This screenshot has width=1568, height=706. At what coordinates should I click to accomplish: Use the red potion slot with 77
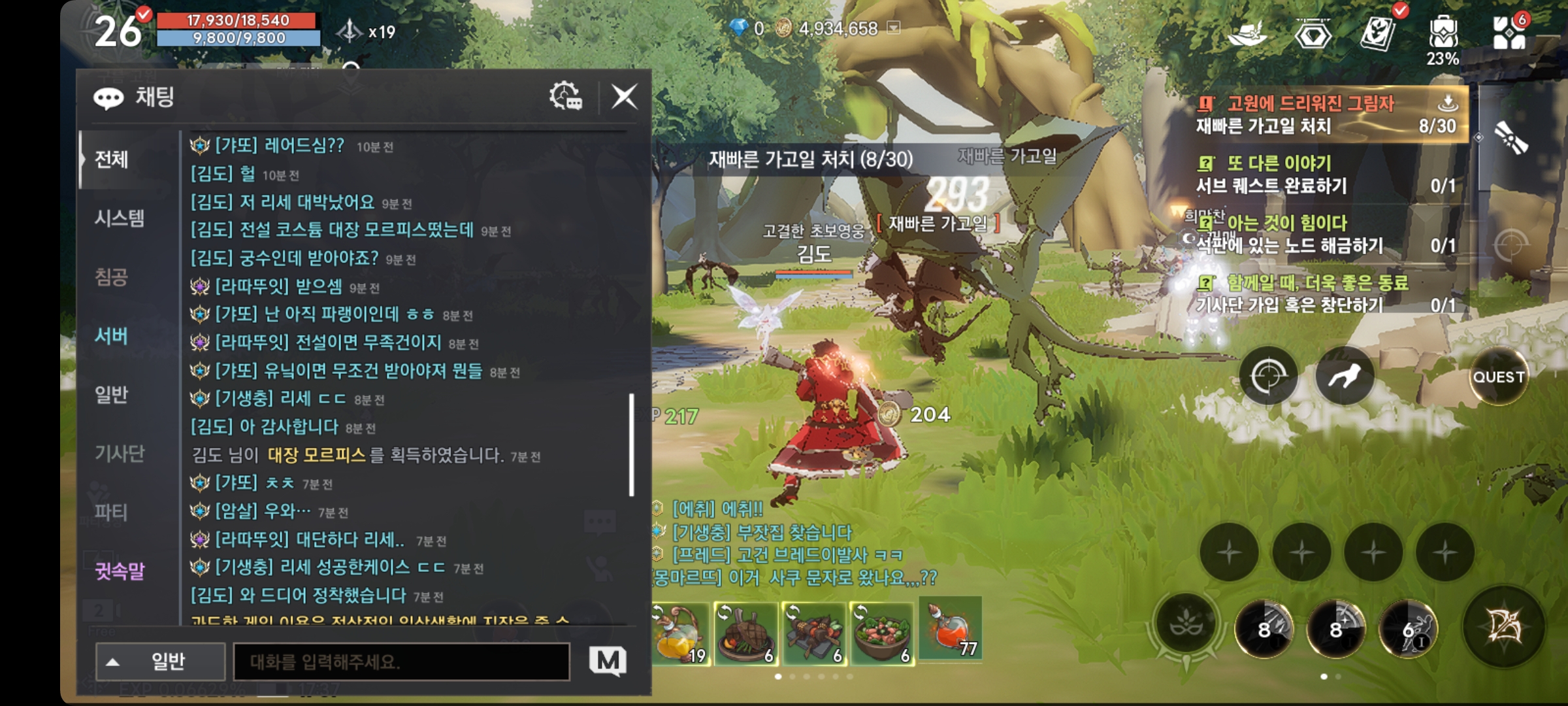(951, 629)
